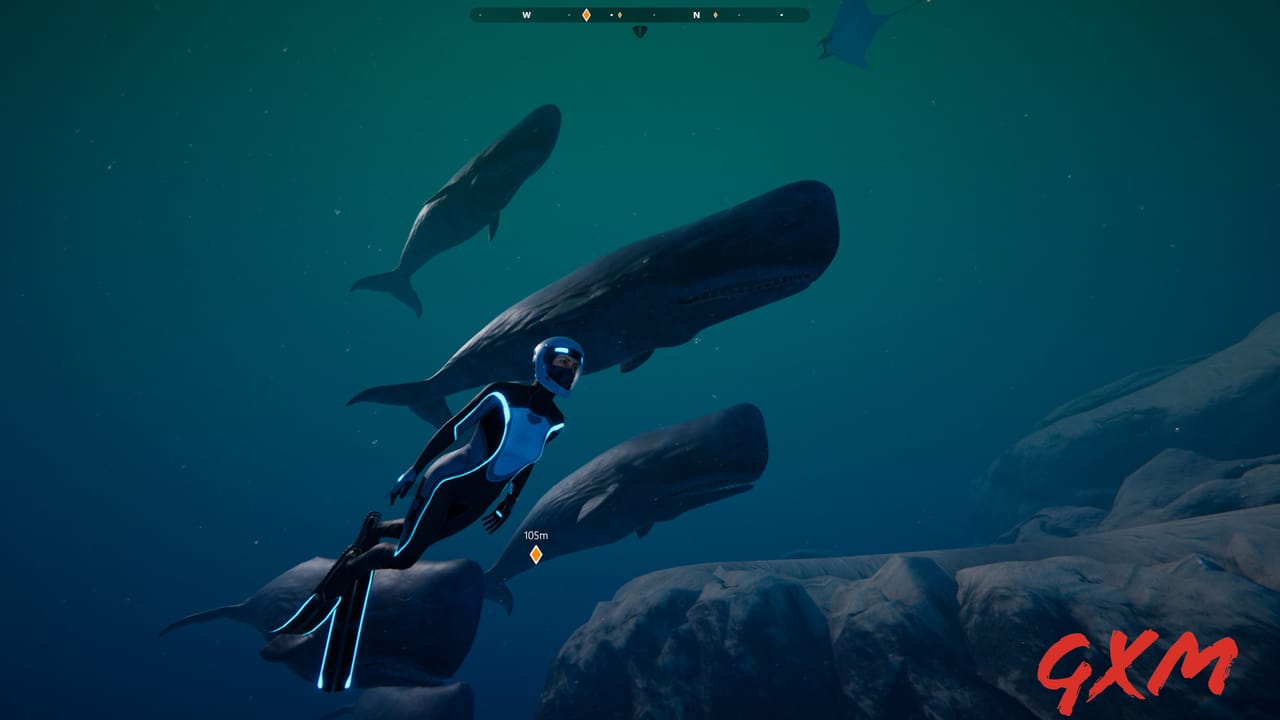This screenshot has width=1280, height=720.
Task: Click the W heading on the compass
Action: point(526,15)
